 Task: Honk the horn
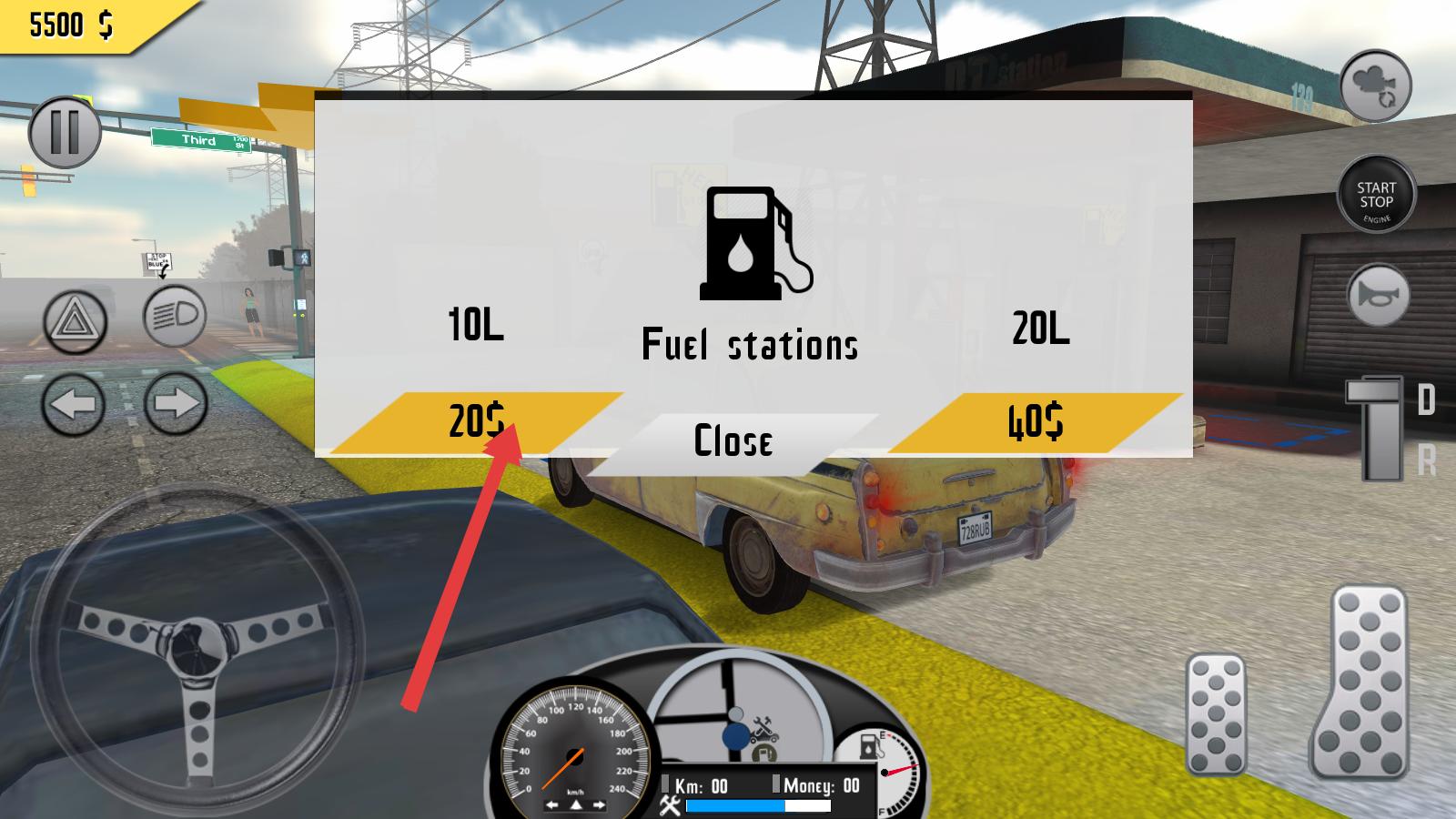1379,296
